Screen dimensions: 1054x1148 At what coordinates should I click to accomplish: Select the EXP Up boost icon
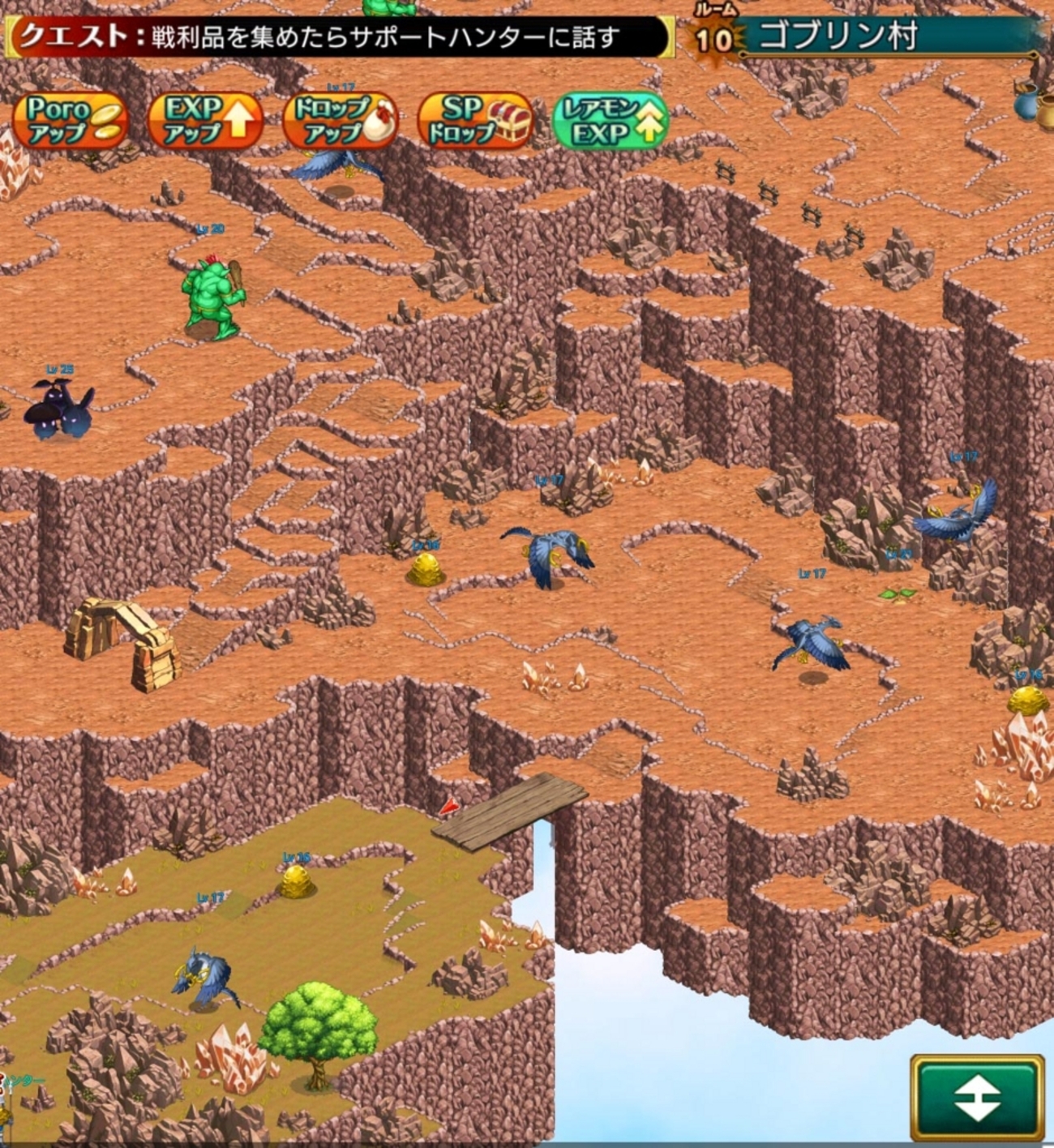206,121
